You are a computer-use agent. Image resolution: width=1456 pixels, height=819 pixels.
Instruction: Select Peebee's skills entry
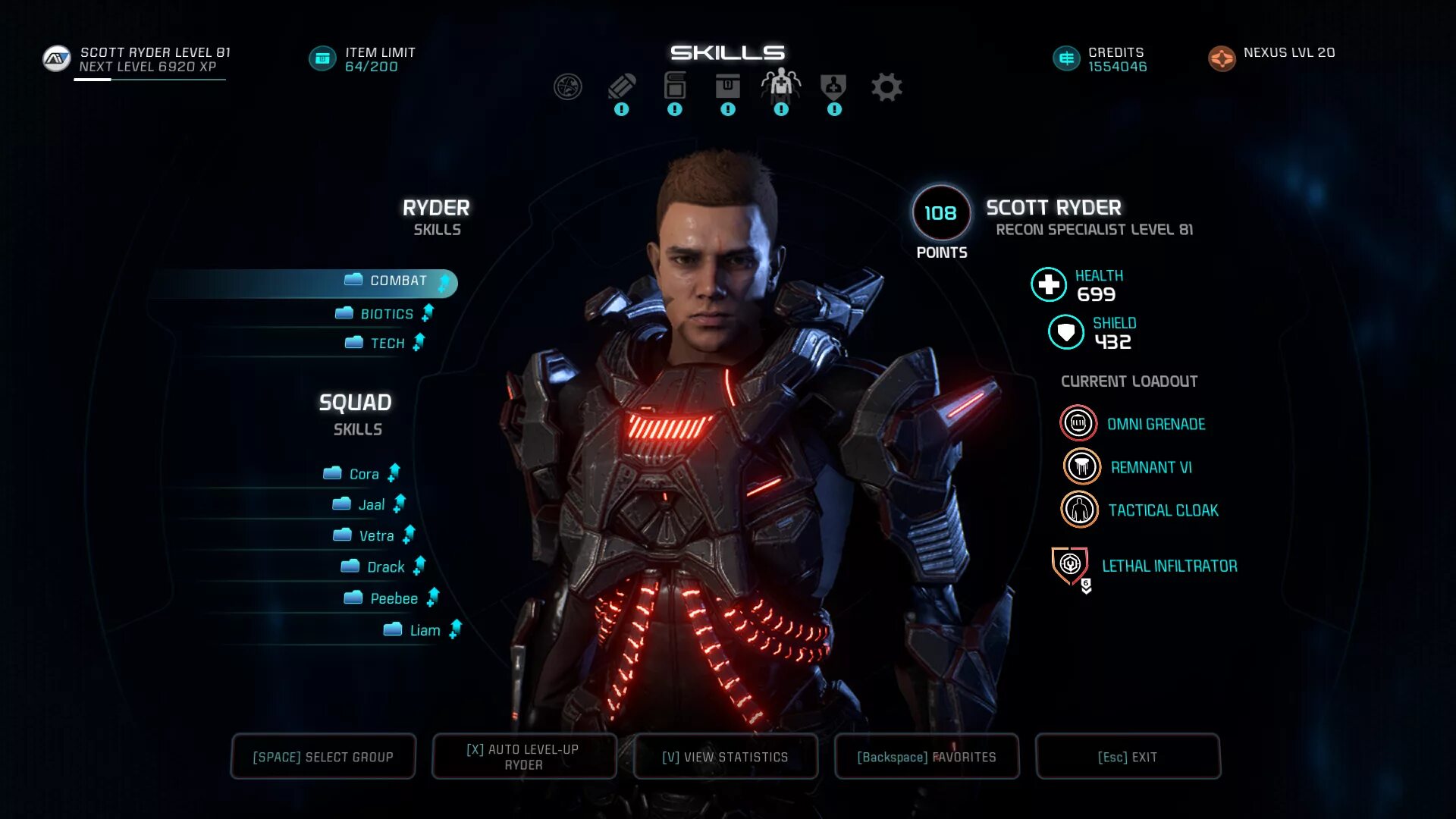pyautogui.click(x=393, y=599)
